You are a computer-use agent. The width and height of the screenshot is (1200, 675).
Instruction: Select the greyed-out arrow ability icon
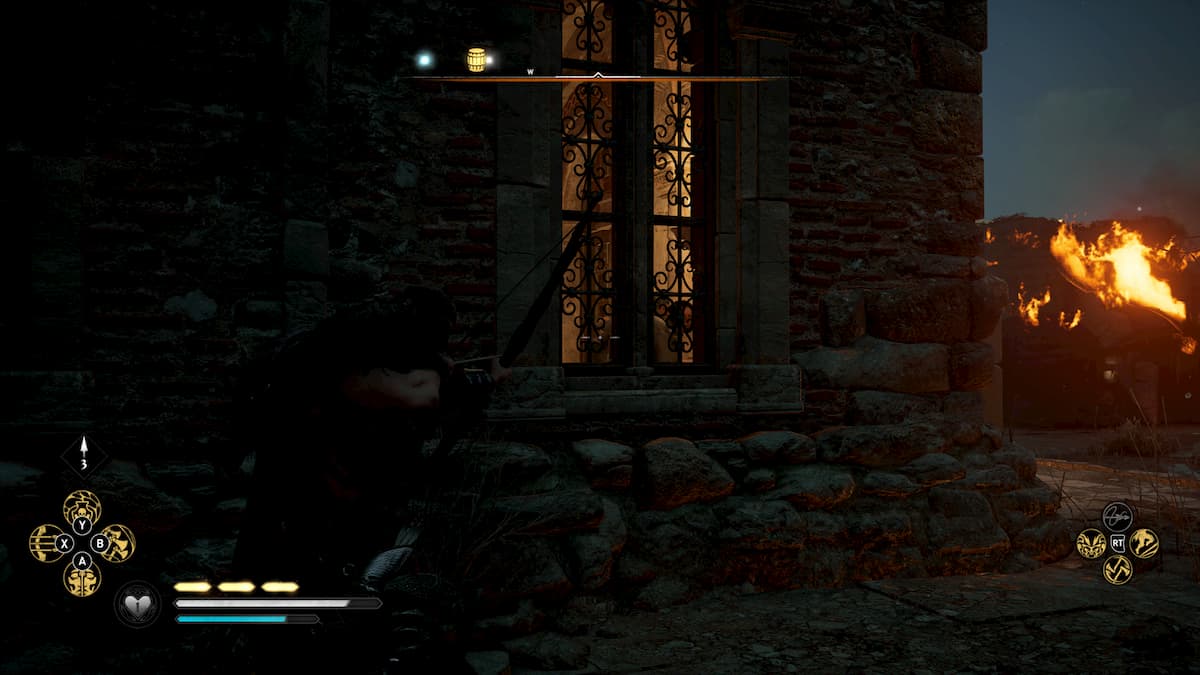coord(1117,517)
